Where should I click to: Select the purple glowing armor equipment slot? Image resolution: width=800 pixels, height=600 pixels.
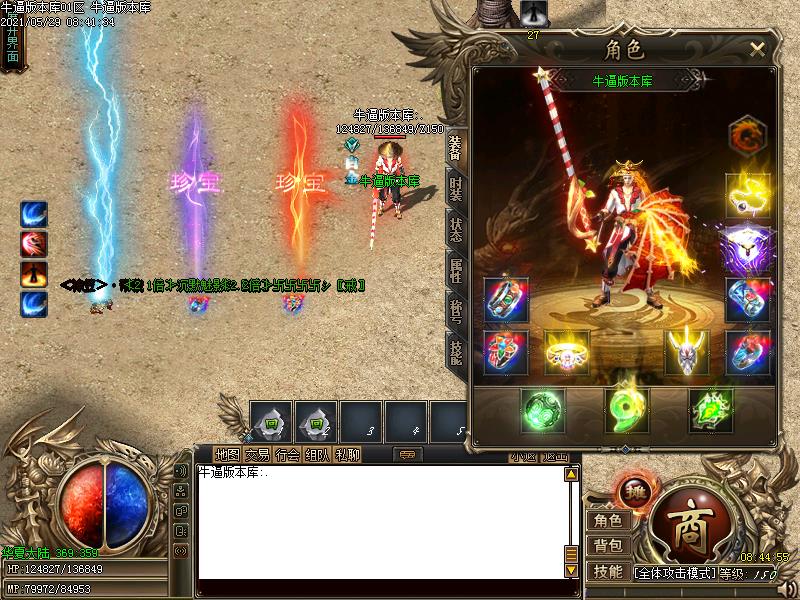[747, 246]
